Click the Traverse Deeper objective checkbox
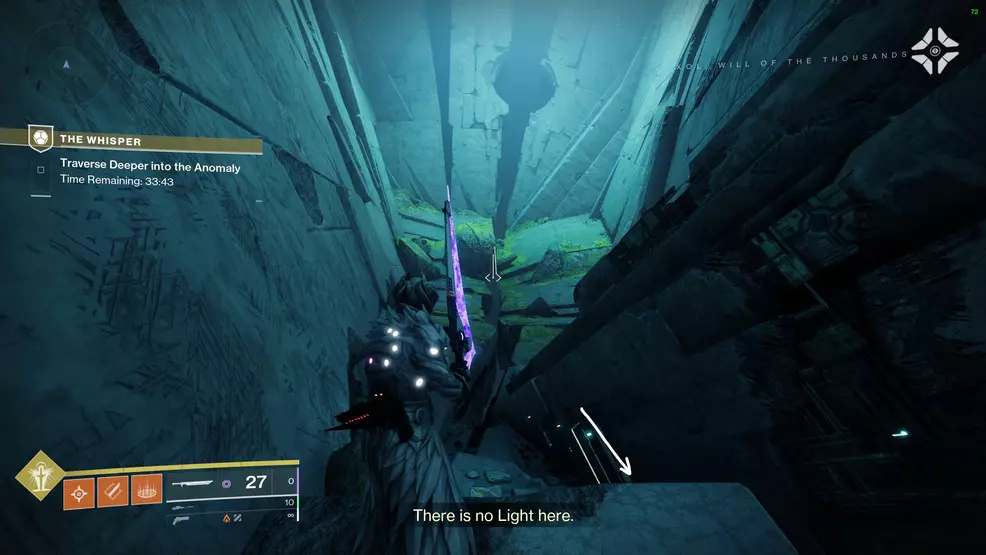The width and height of the screenshot is (986, 555). tap(41, 169)
